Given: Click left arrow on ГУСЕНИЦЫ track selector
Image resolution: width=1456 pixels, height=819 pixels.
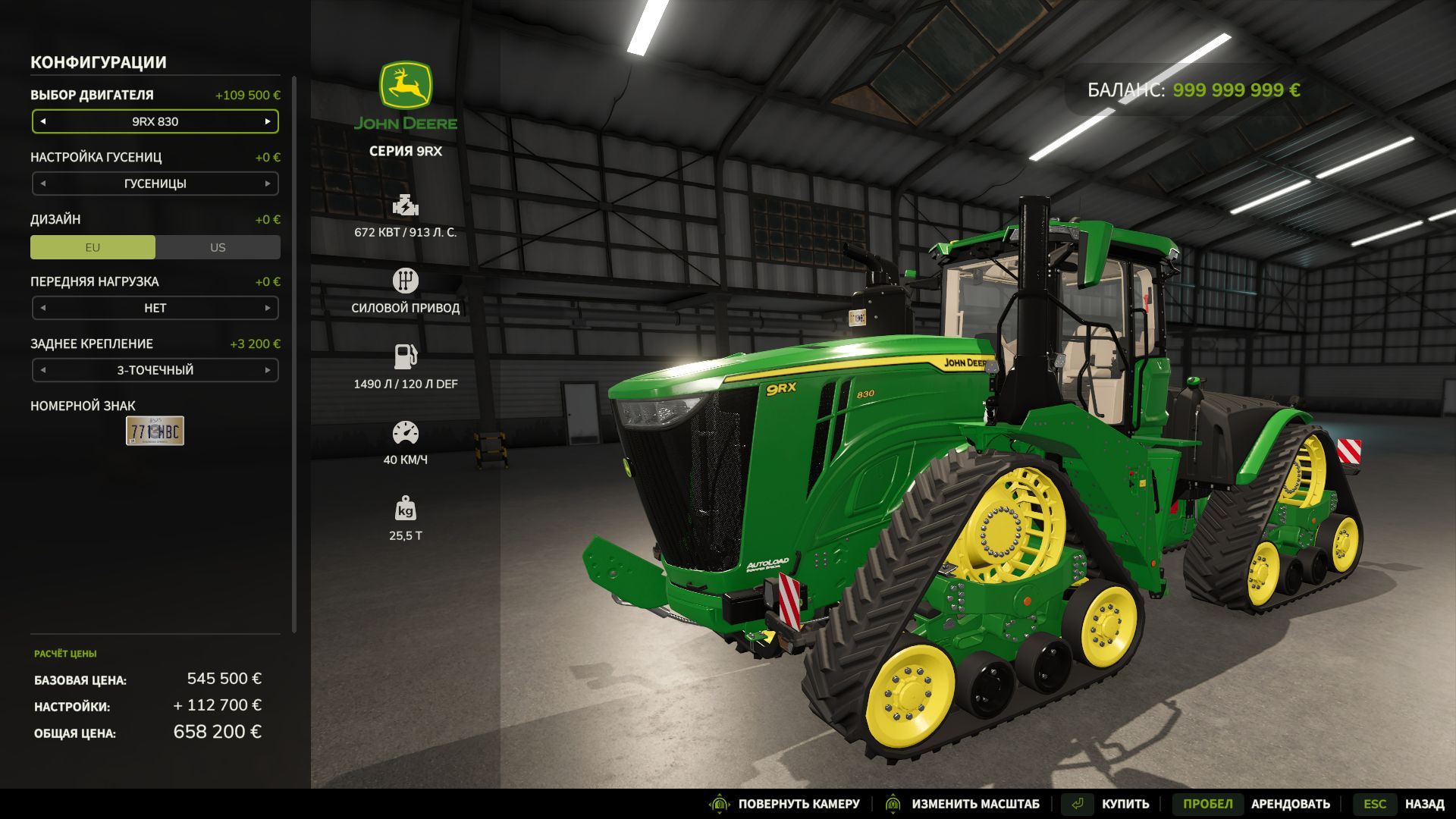Looking at the screenshot, I should click(43, 184).
